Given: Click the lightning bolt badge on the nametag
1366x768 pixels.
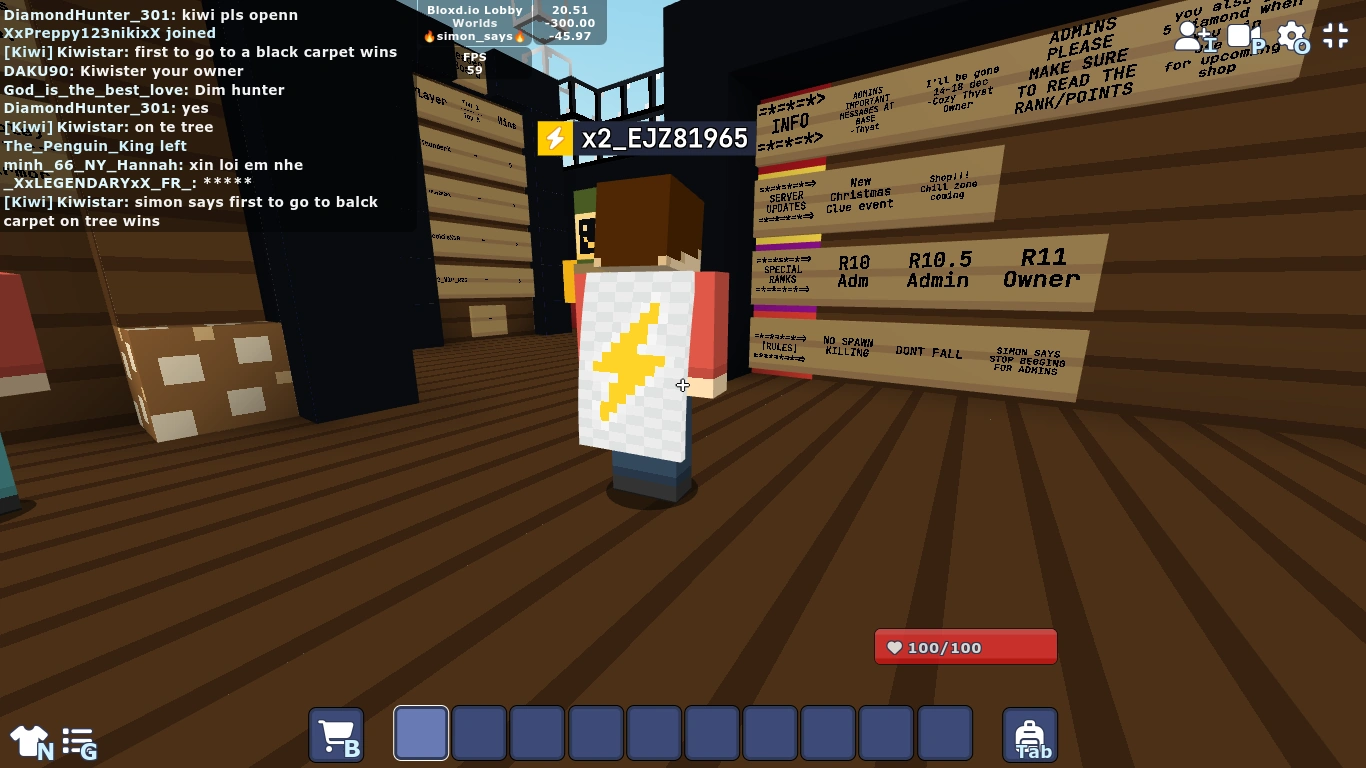Looking at the screenshot, I should (x=556, y=138).
